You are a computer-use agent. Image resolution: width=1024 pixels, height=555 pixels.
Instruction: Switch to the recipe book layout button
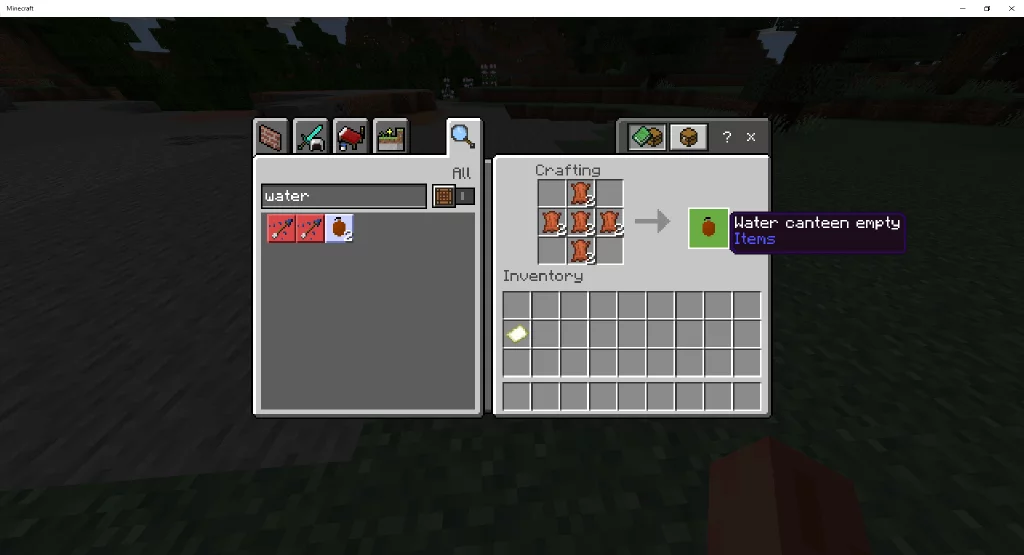click(647, 137)
